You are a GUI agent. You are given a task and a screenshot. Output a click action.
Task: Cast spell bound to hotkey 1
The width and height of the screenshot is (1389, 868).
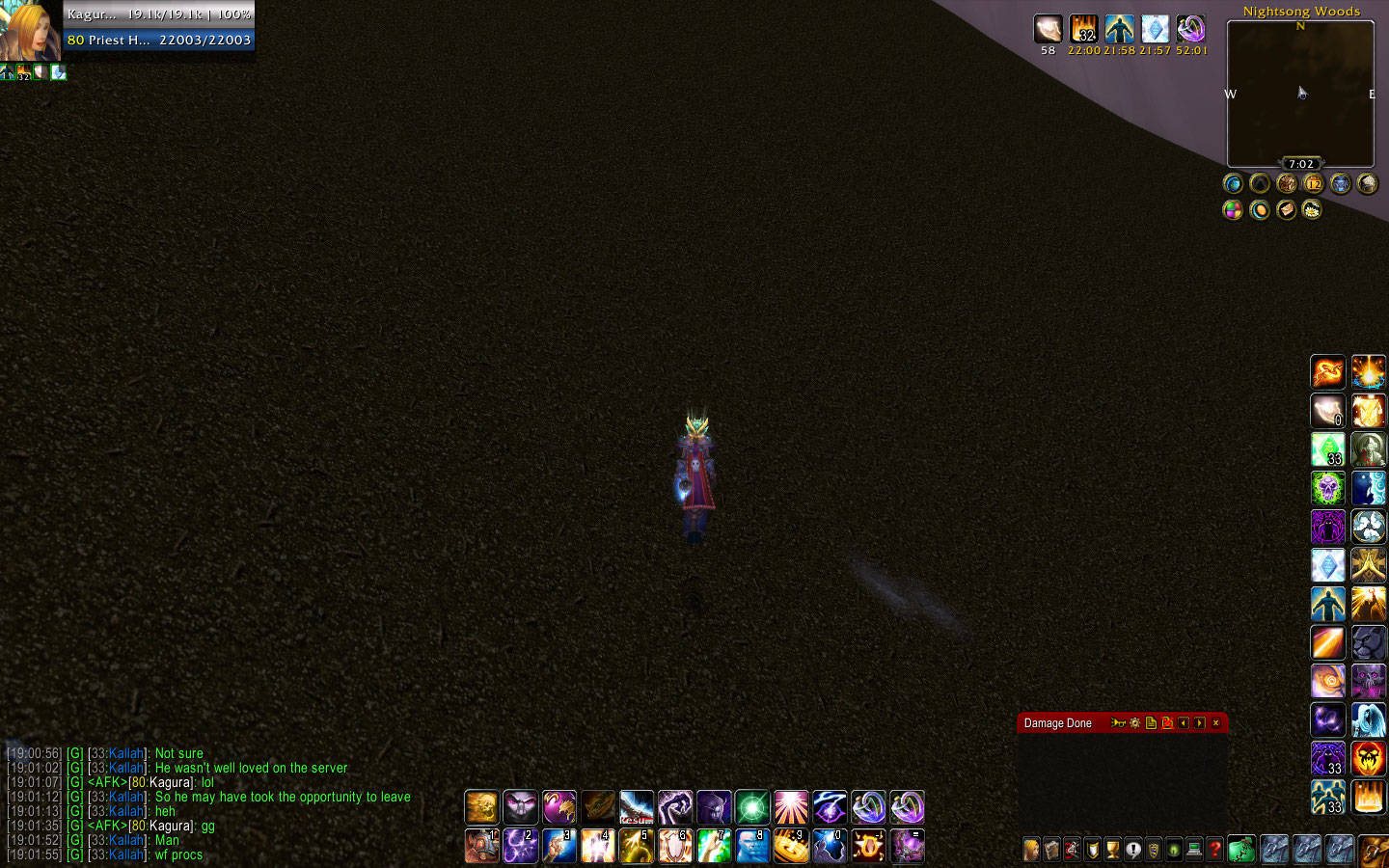(481, 846)
